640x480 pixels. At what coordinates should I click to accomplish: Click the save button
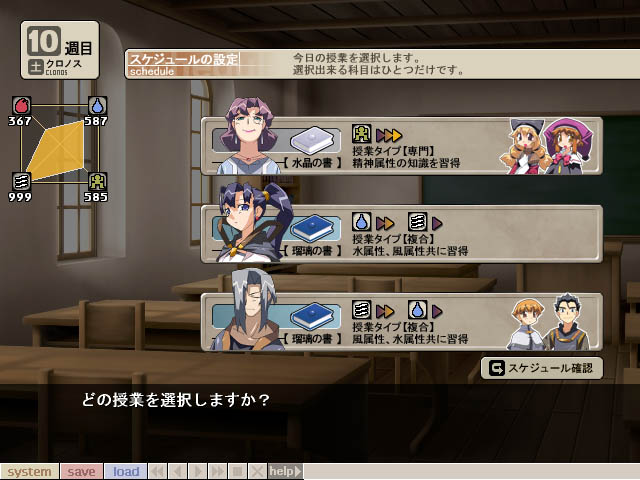(x=81, y=471)
